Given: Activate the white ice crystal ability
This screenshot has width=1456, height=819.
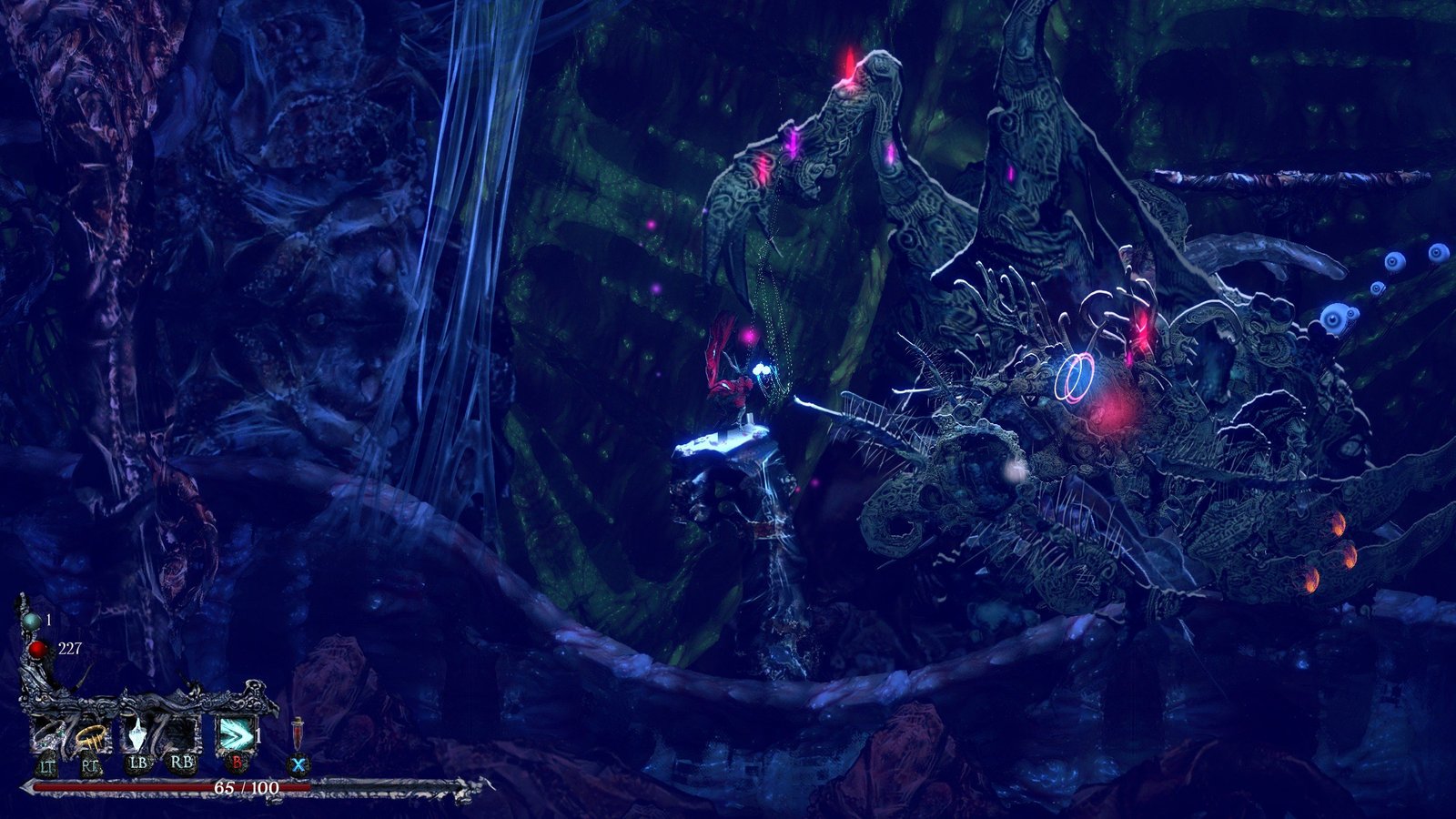Looking at the screenshot, I should point(138,734).
